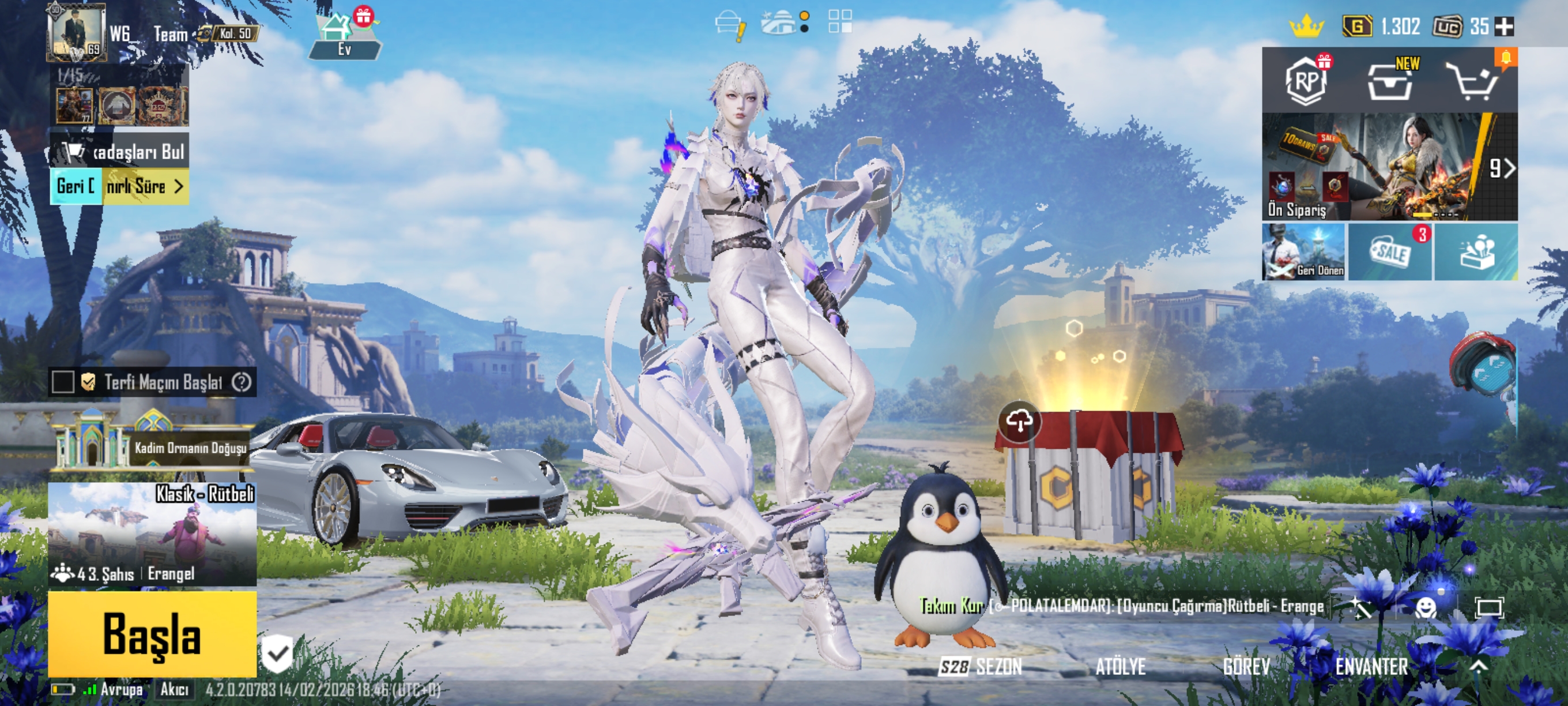Open the Geri Sınırlı Süre offer
This screenshot has height=706, width=1568.
(119, 186)
